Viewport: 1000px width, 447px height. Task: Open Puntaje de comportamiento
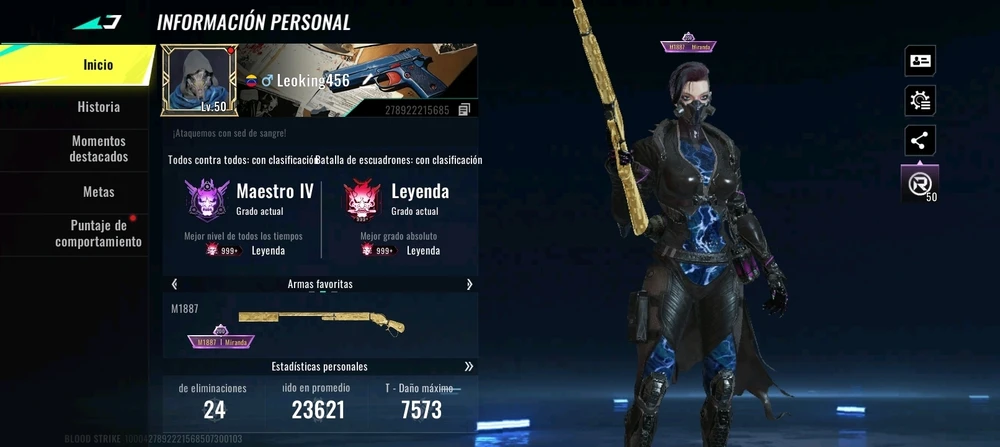coord(98,233)
